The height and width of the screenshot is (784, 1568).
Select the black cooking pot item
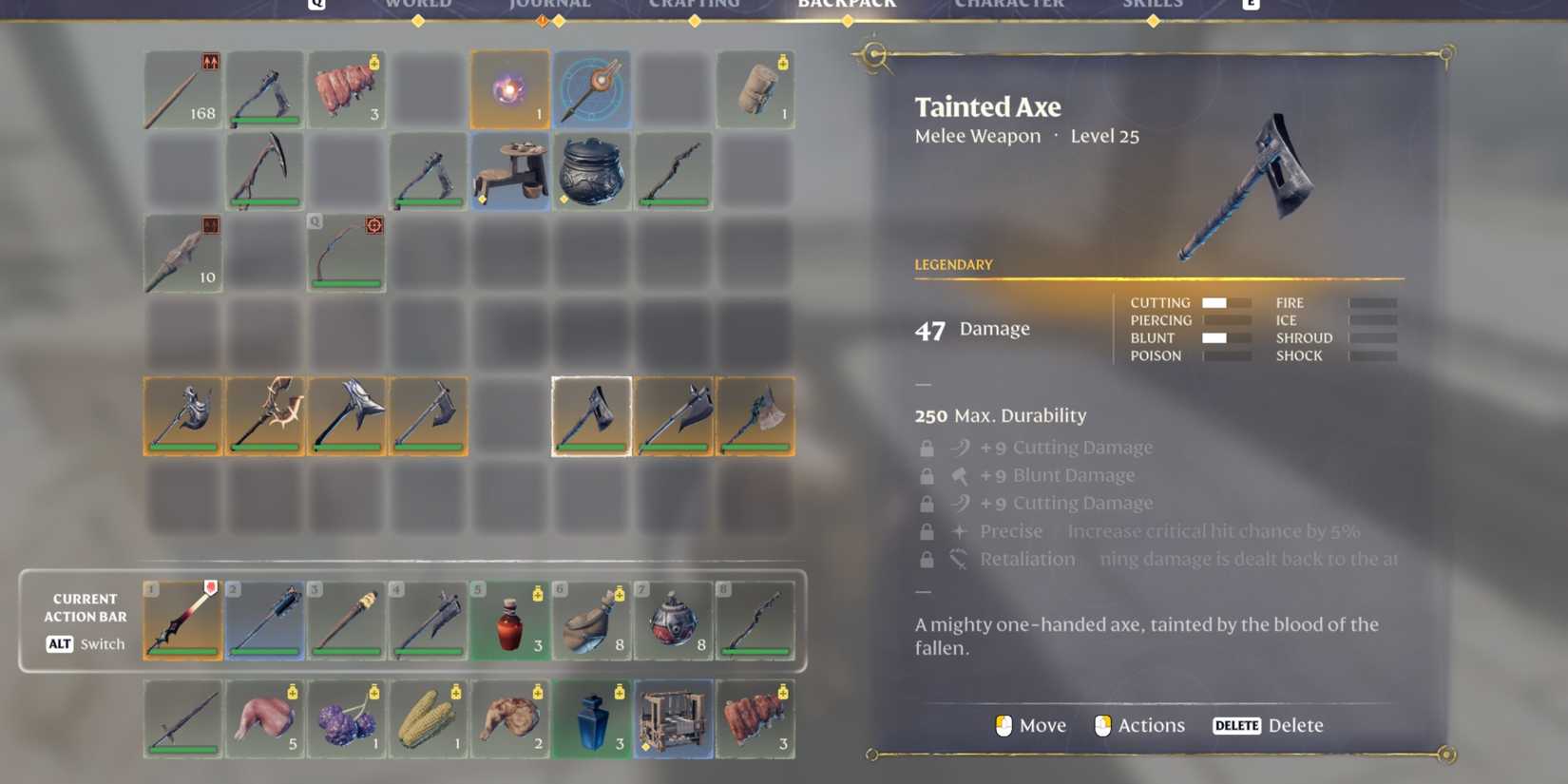[591, 171]
